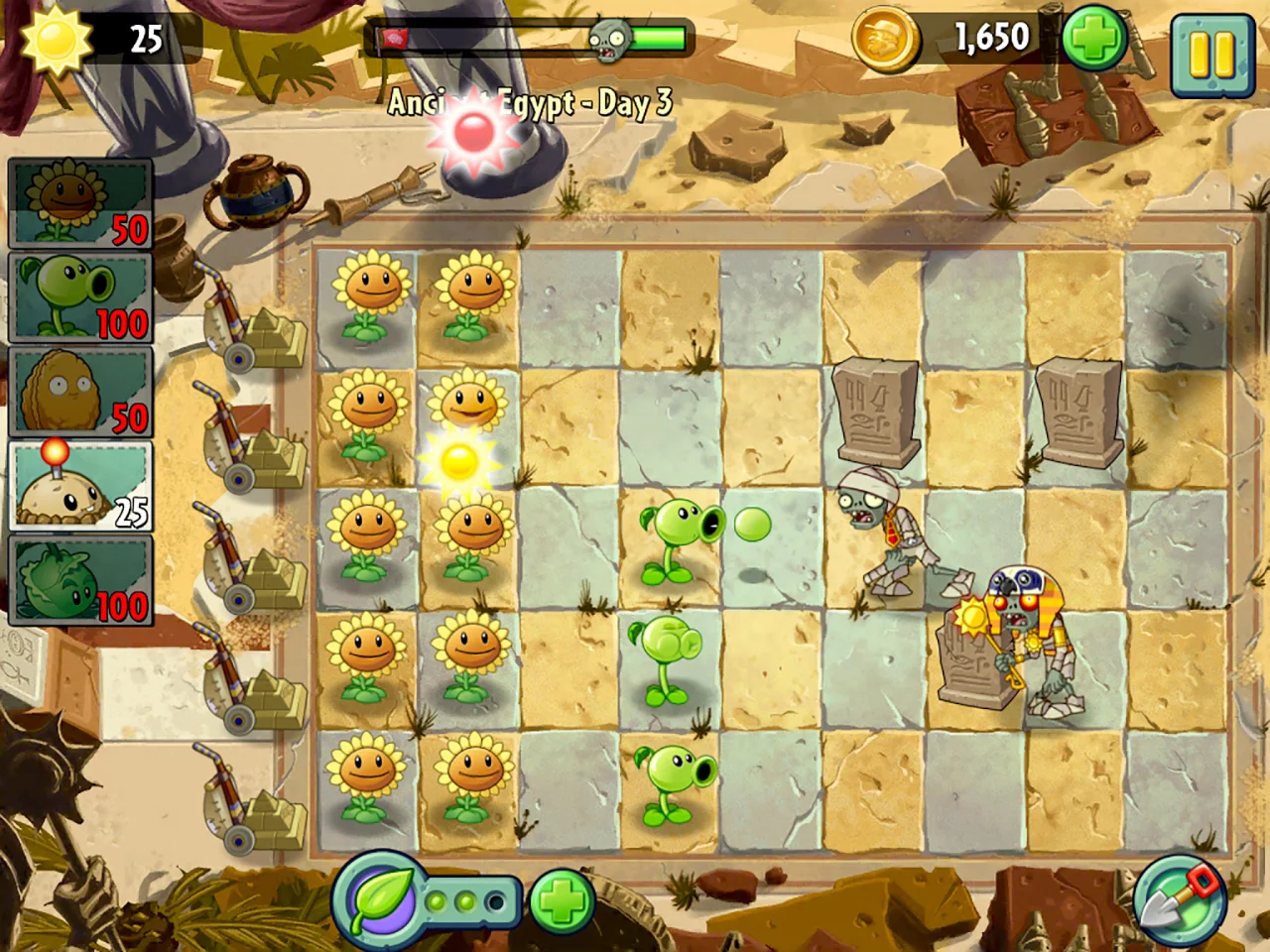
Task: Open the coin purchase plus button
Action: [1093, 38]
